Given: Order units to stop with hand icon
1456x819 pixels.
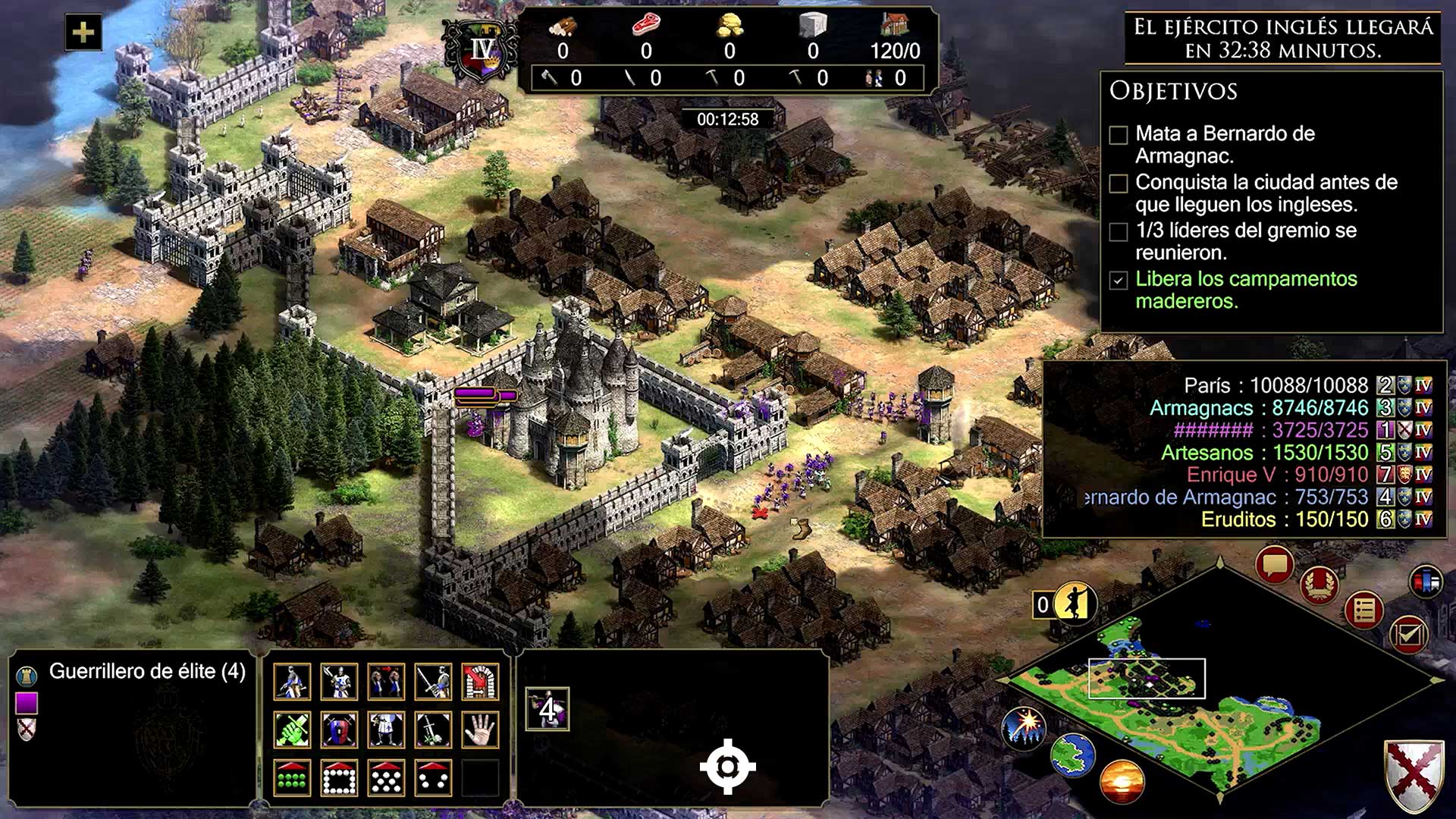Looking at the screenshot, I should point(480,730).
